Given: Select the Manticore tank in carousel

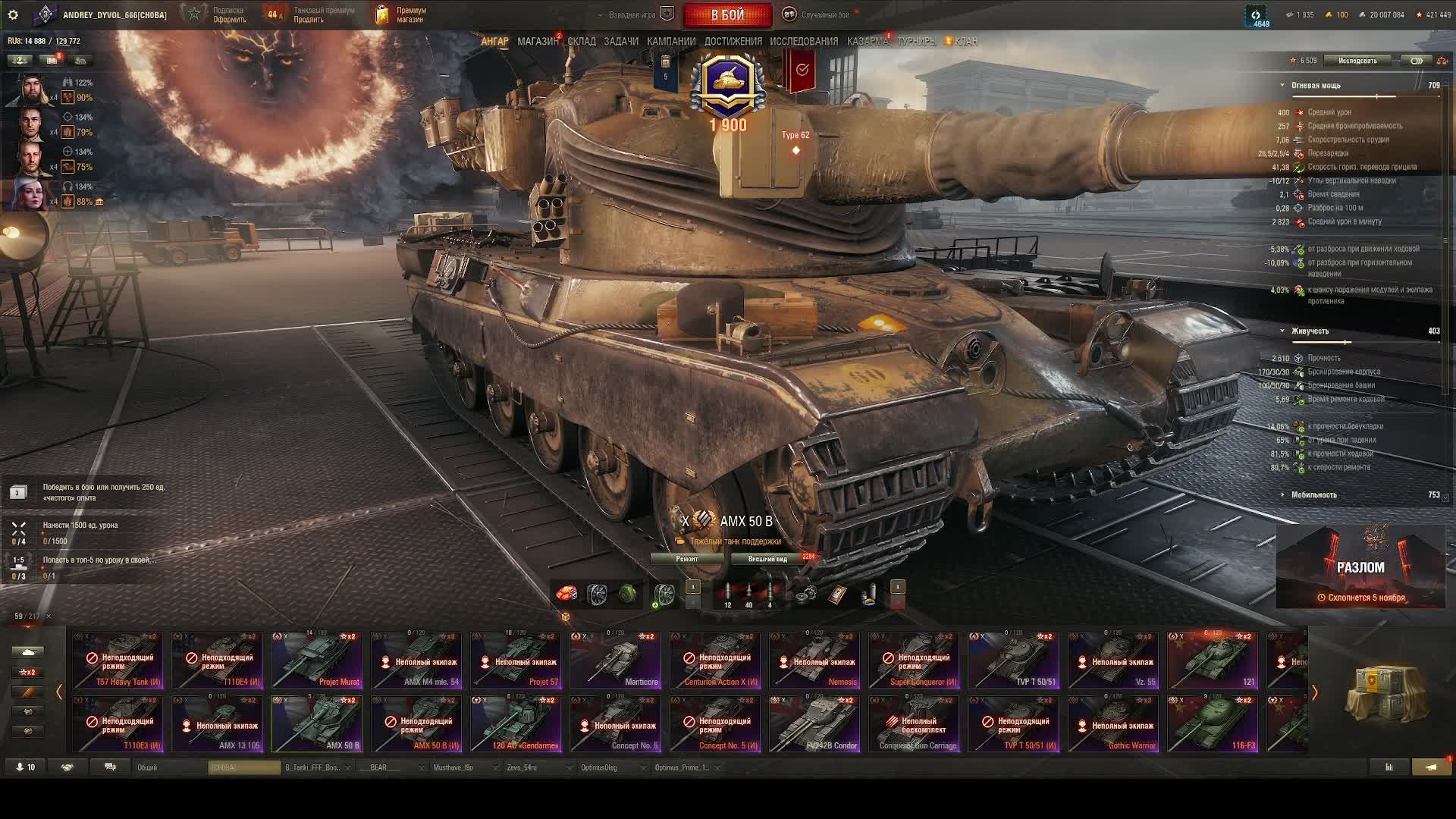Looking at the screenshot, I should point(615,661).
